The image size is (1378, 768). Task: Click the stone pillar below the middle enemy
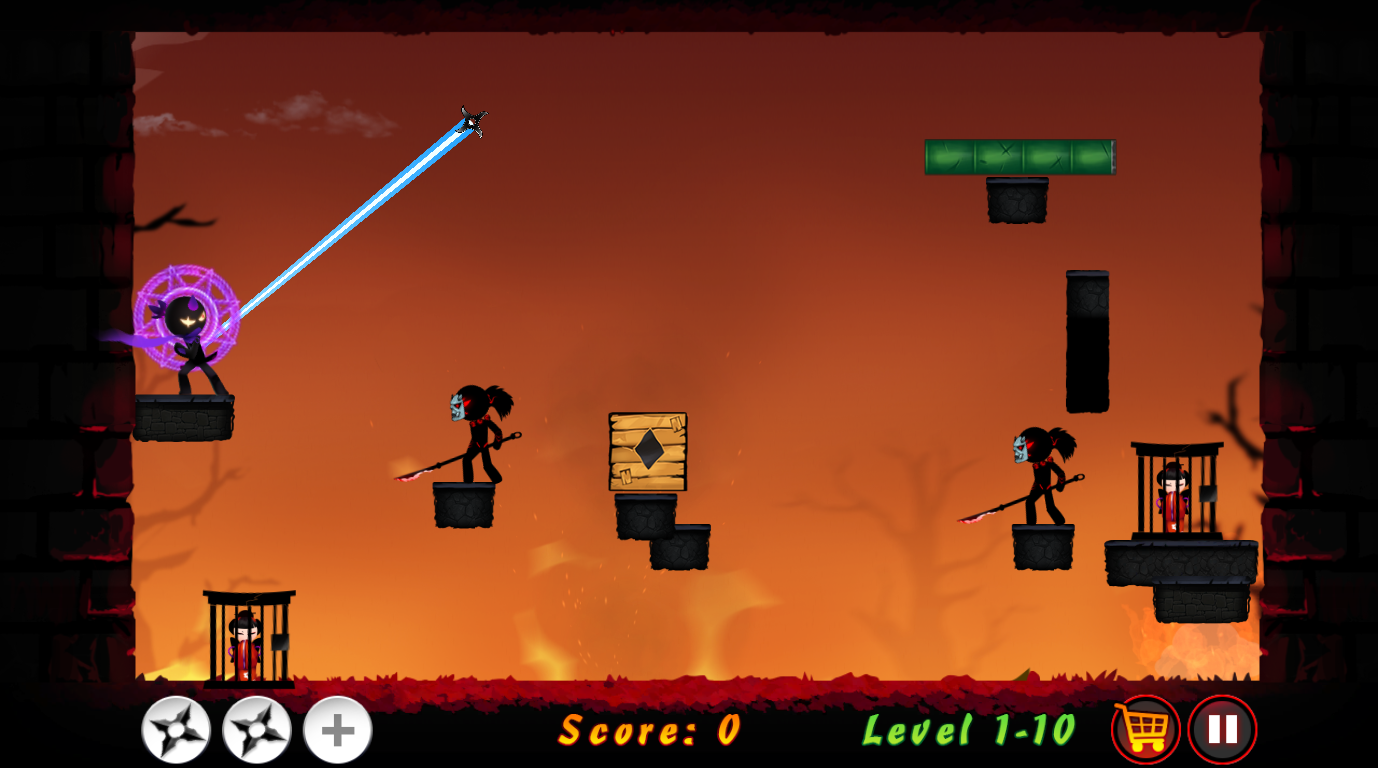[463, 505]
